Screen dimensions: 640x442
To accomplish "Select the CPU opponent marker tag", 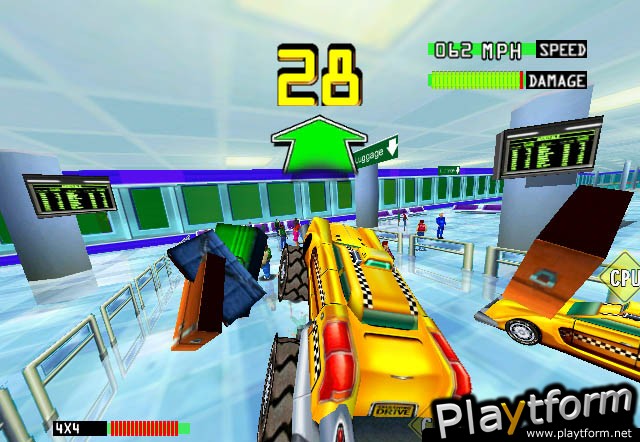I will click(622, 279).
